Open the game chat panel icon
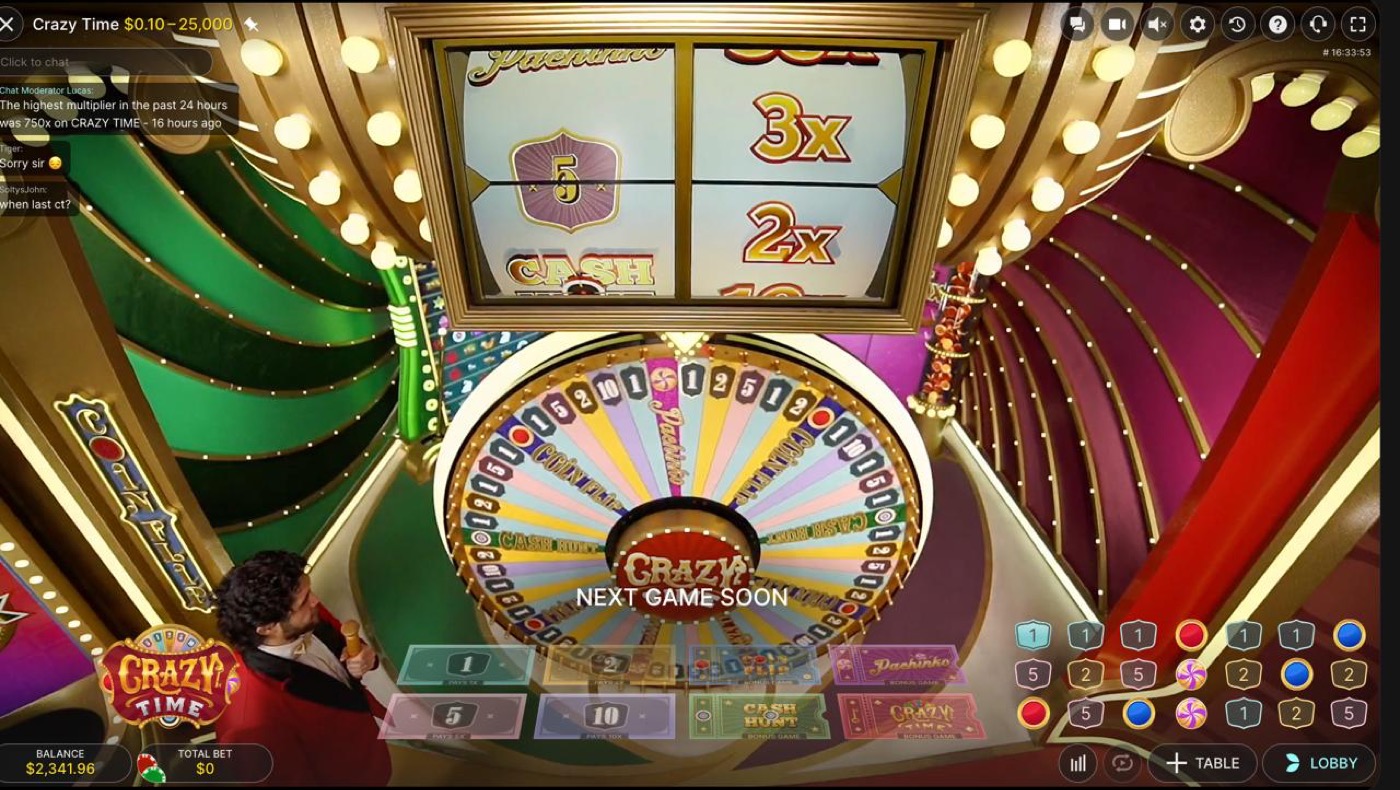 pos(1078,23)
